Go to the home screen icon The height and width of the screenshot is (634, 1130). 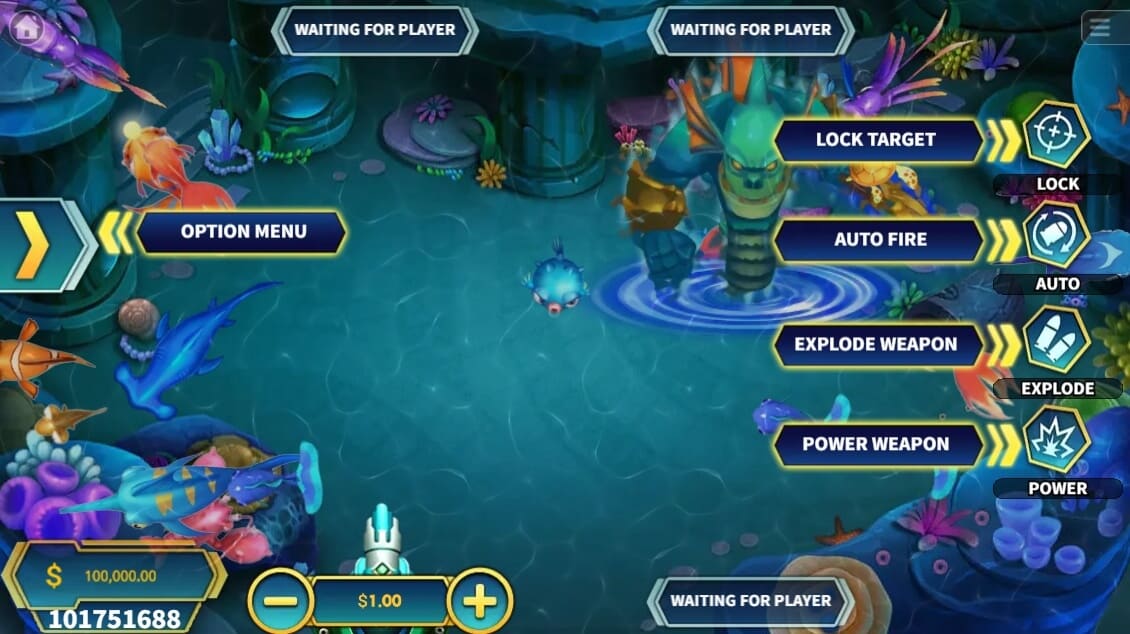pyautogui.click(x=27, y=27)
